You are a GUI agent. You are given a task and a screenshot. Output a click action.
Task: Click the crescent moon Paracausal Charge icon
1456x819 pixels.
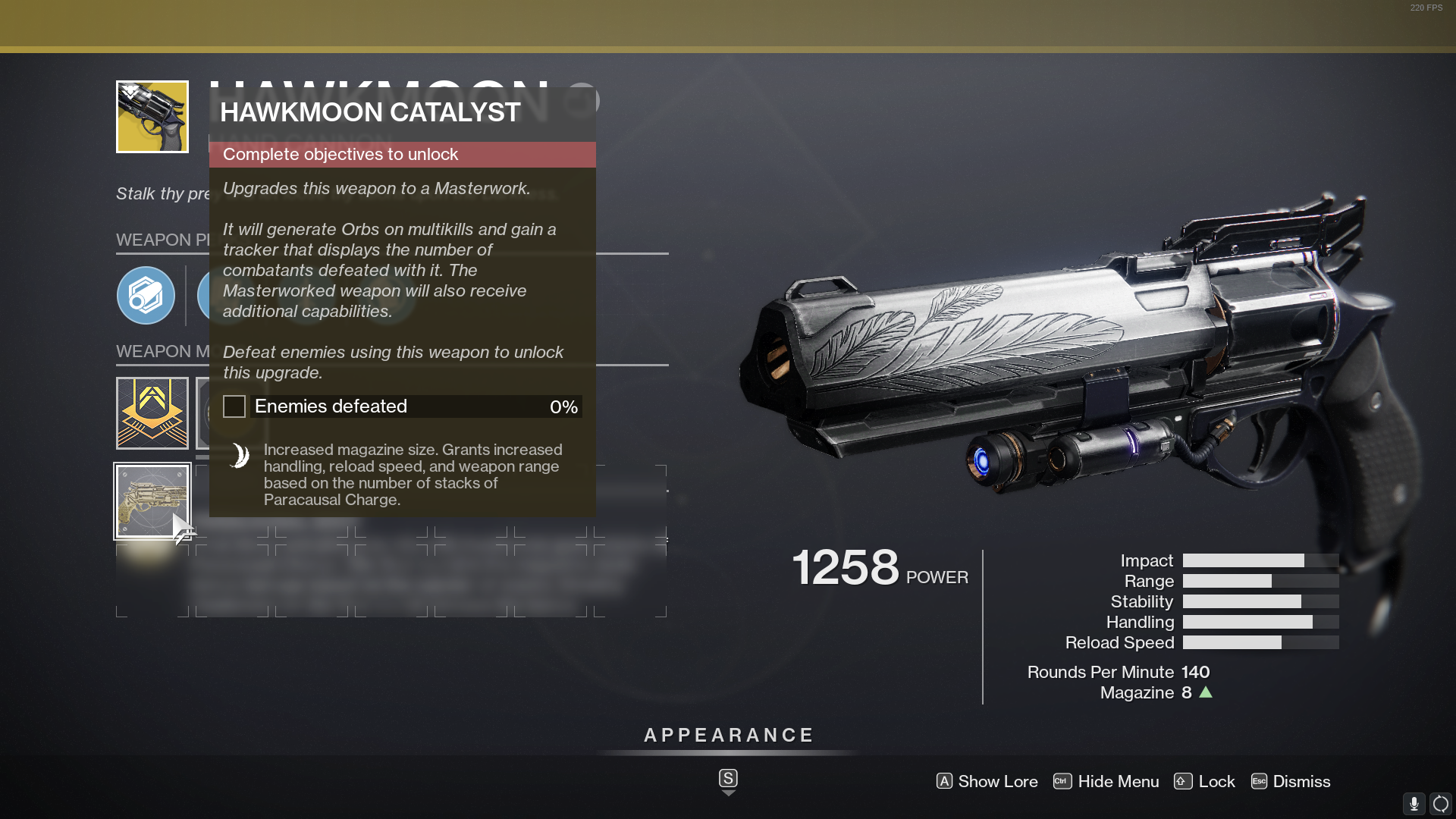[238, 455]
